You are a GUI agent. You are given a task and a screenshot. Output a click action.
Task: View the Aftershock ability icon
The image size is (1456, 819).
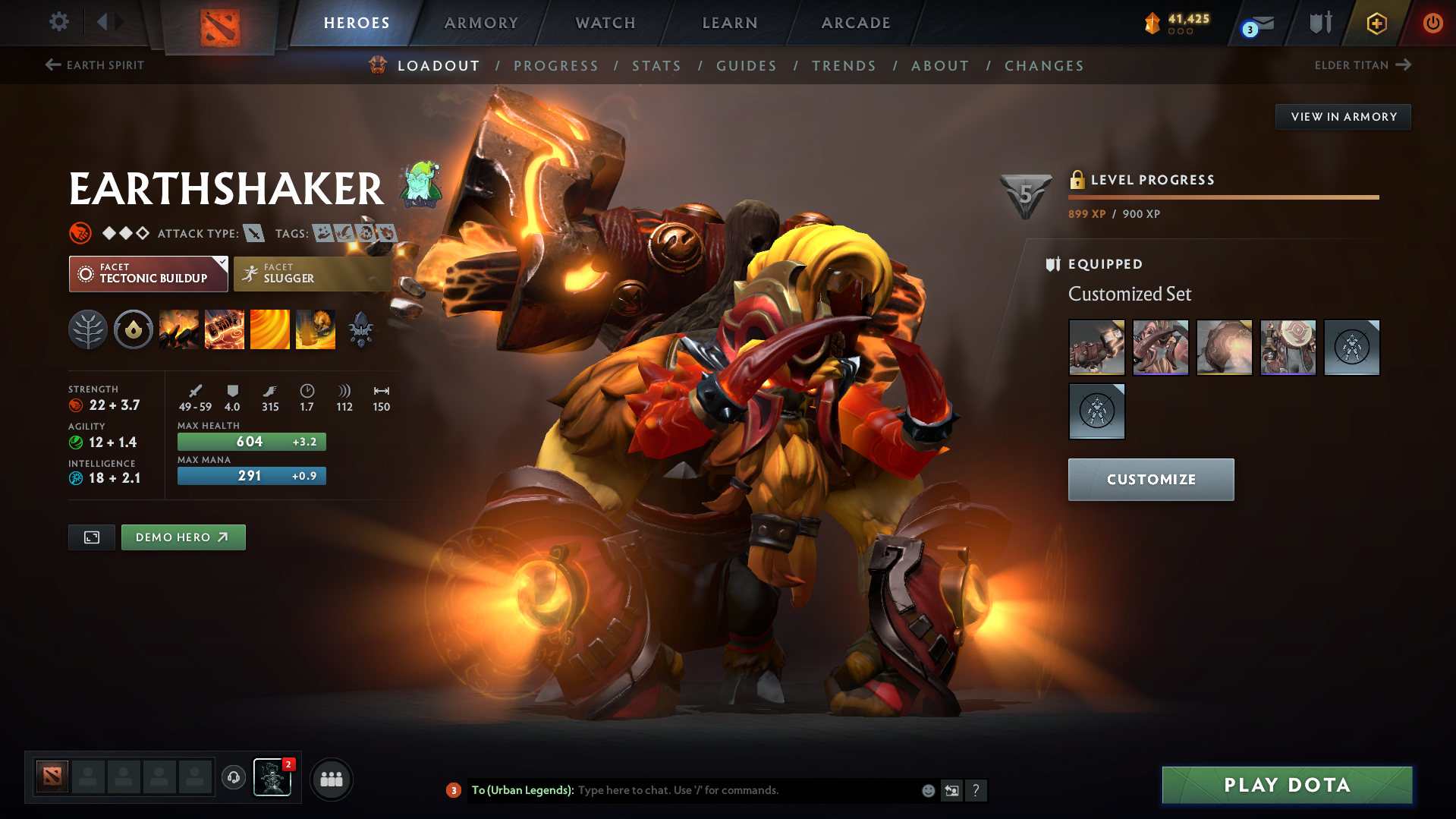click(x=270, y=329)
